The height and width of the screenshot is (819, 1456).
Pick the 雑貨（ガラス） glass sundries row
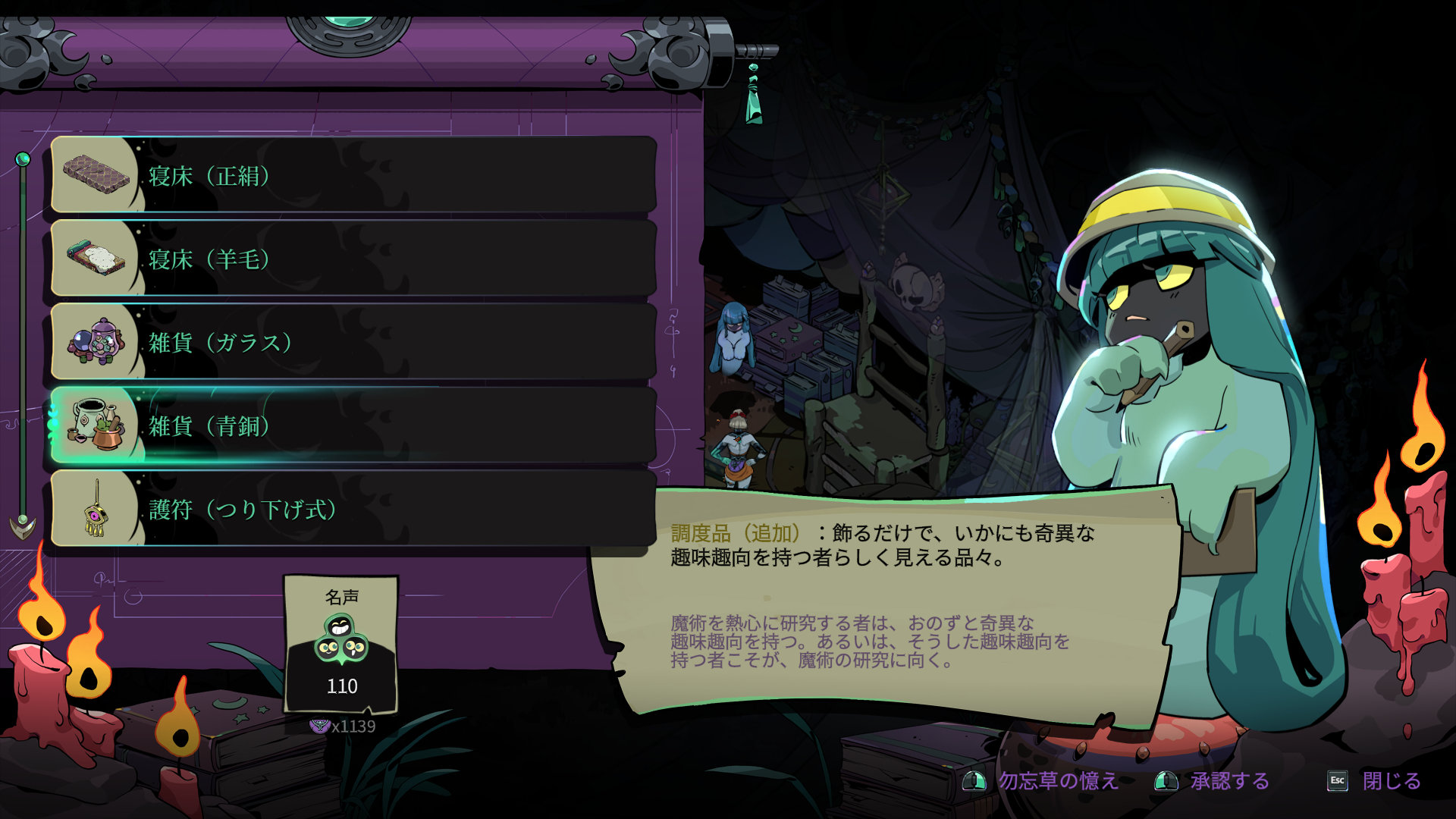353,343
